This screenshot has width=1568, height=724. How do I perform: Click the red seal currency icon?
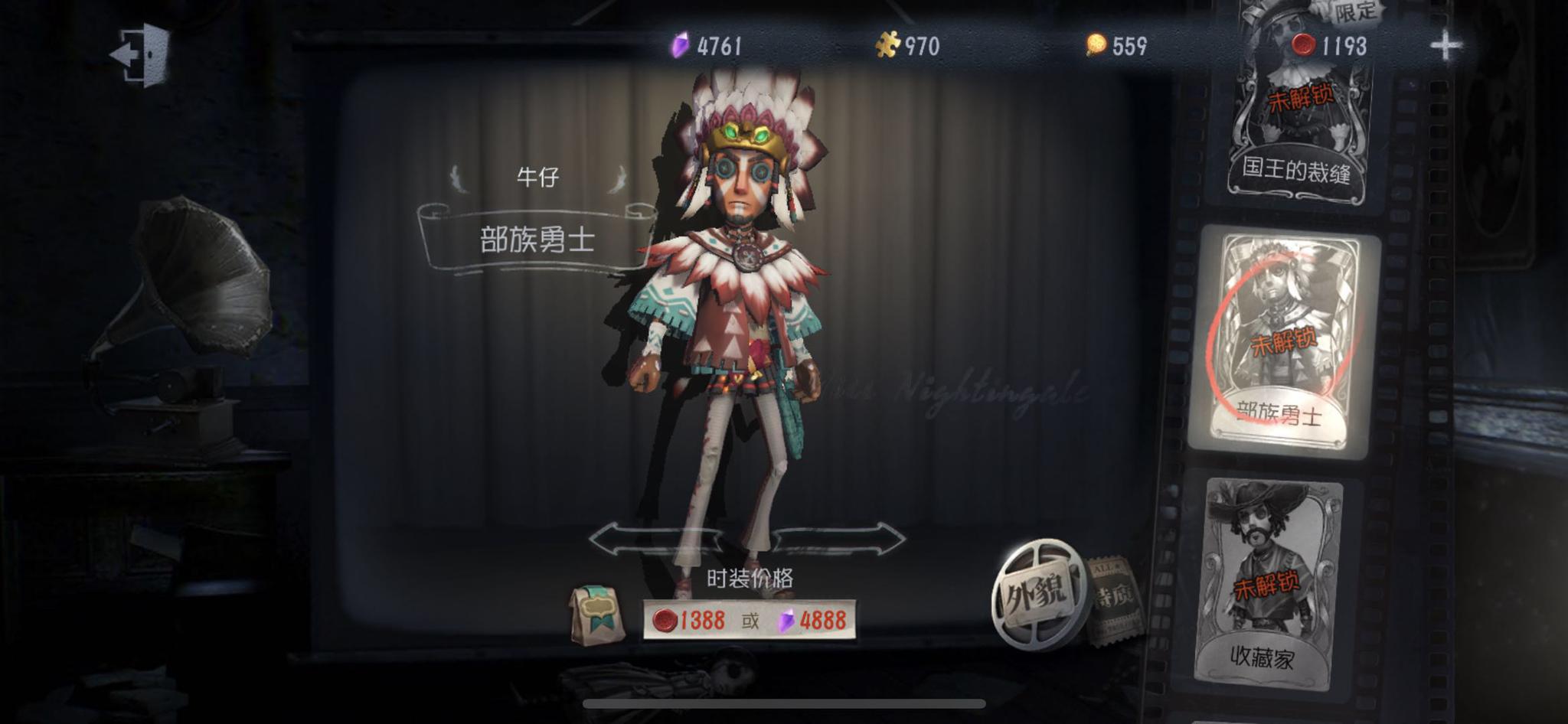click(1306, 46)
